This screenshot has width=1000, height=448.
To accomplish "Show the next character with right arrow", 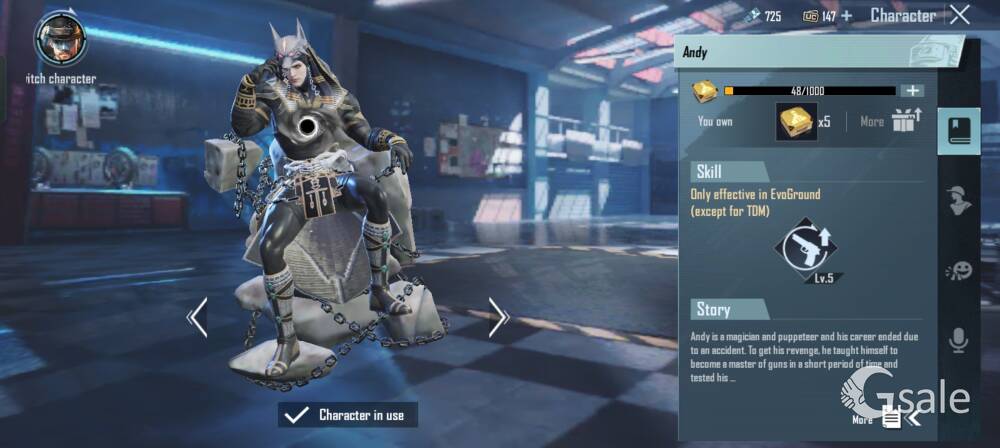I will [x=499, y=317].
